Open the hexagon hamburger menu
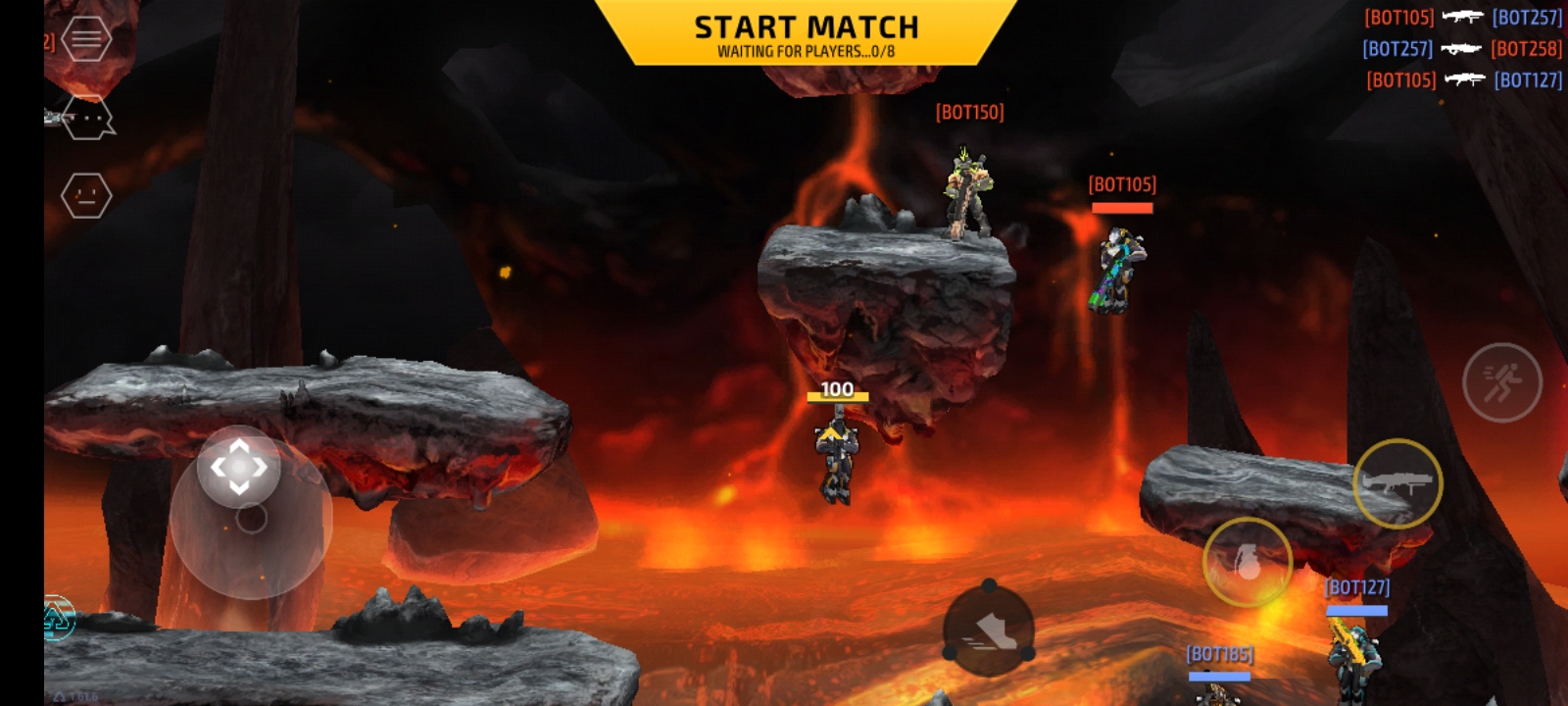 point(86,39)
